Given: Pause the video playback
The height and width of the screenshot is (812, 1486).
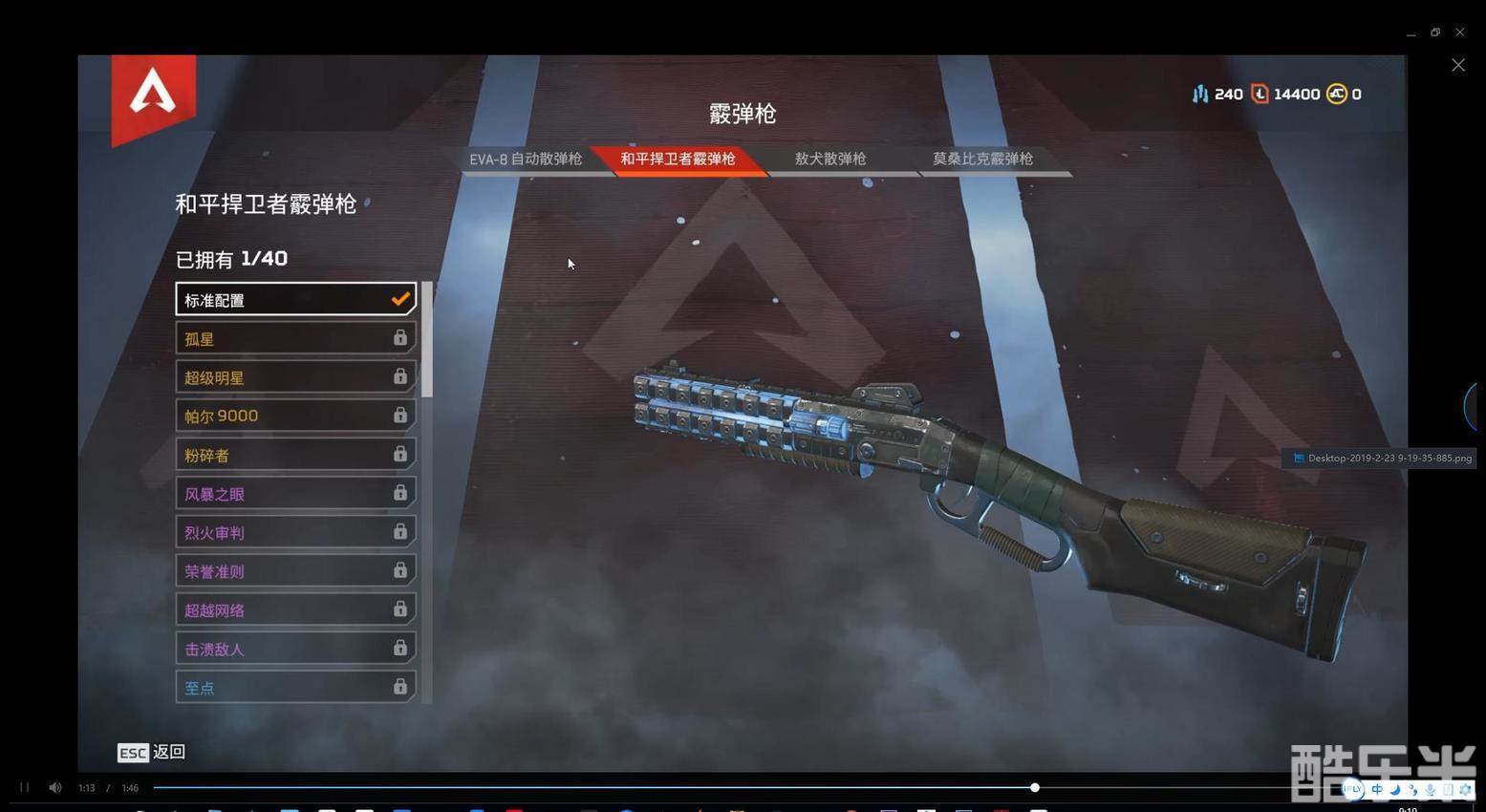Looking at the screenshot, I should (25, 788).
